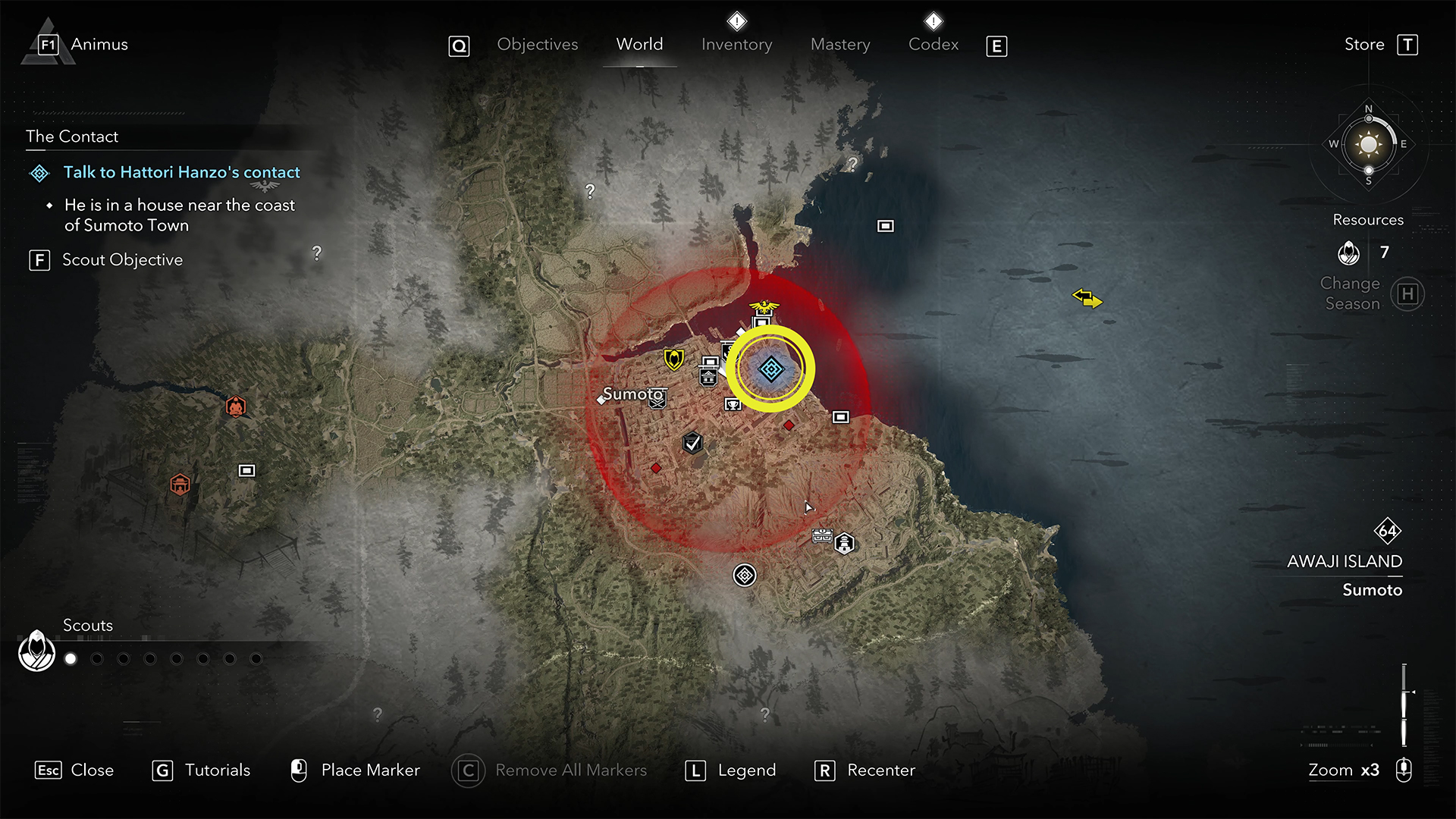Click the Sumoto town label marker
1456x819 pixels.
pos(632,394)
